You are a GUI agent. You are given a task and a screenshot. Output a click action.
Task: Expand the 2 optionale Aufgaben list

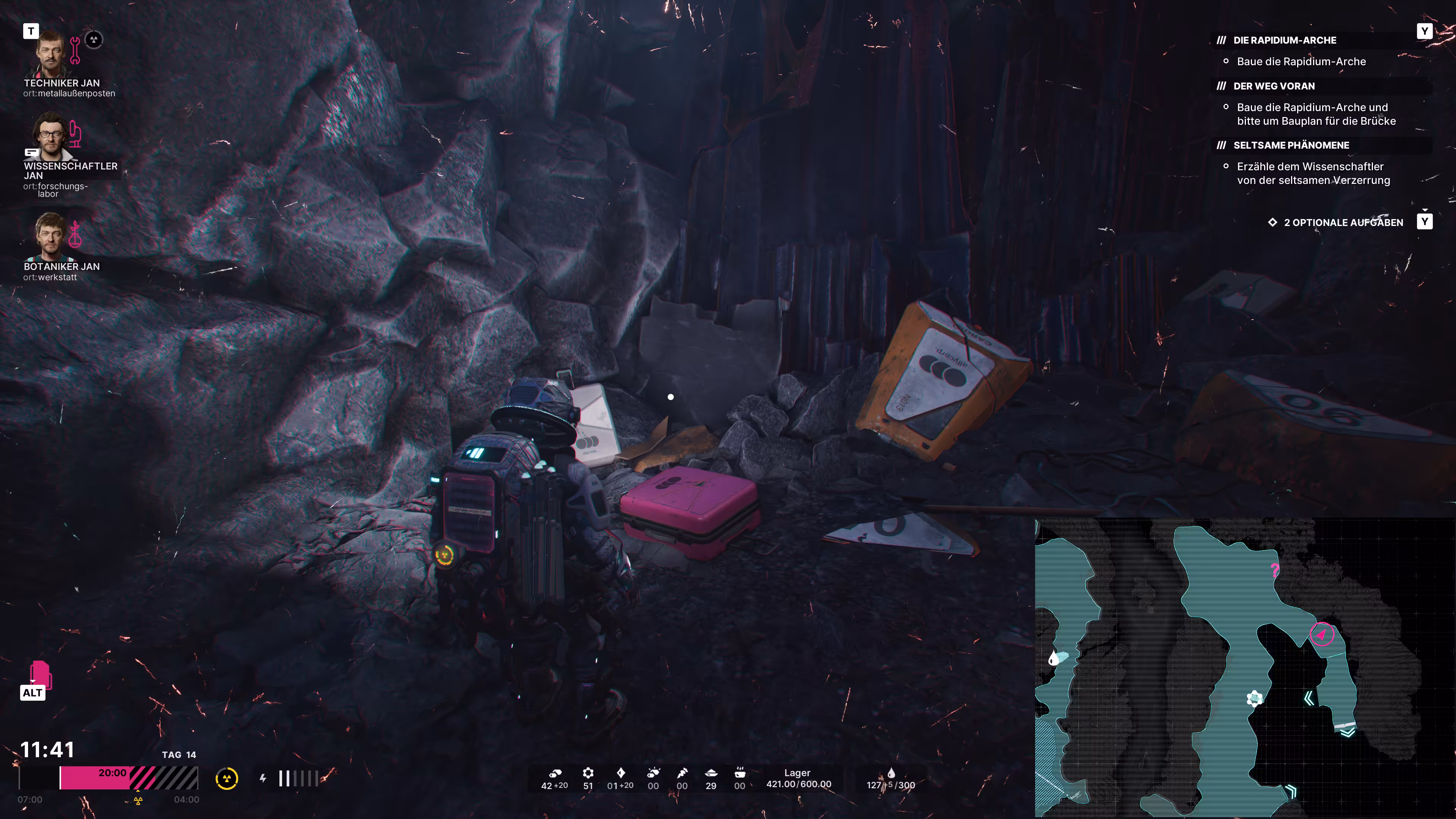click(1343, 223)
